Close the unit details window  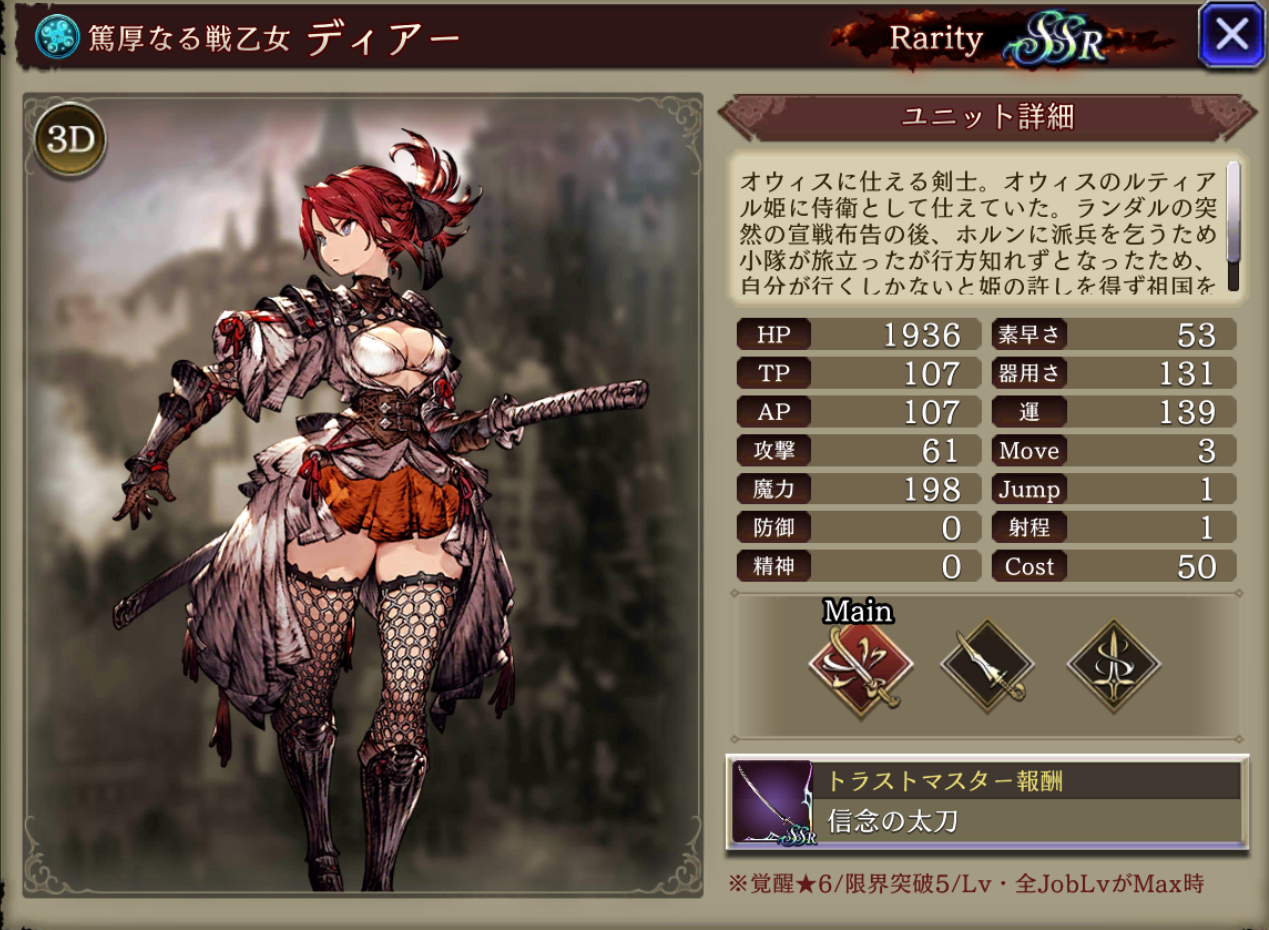(1231, 35)
